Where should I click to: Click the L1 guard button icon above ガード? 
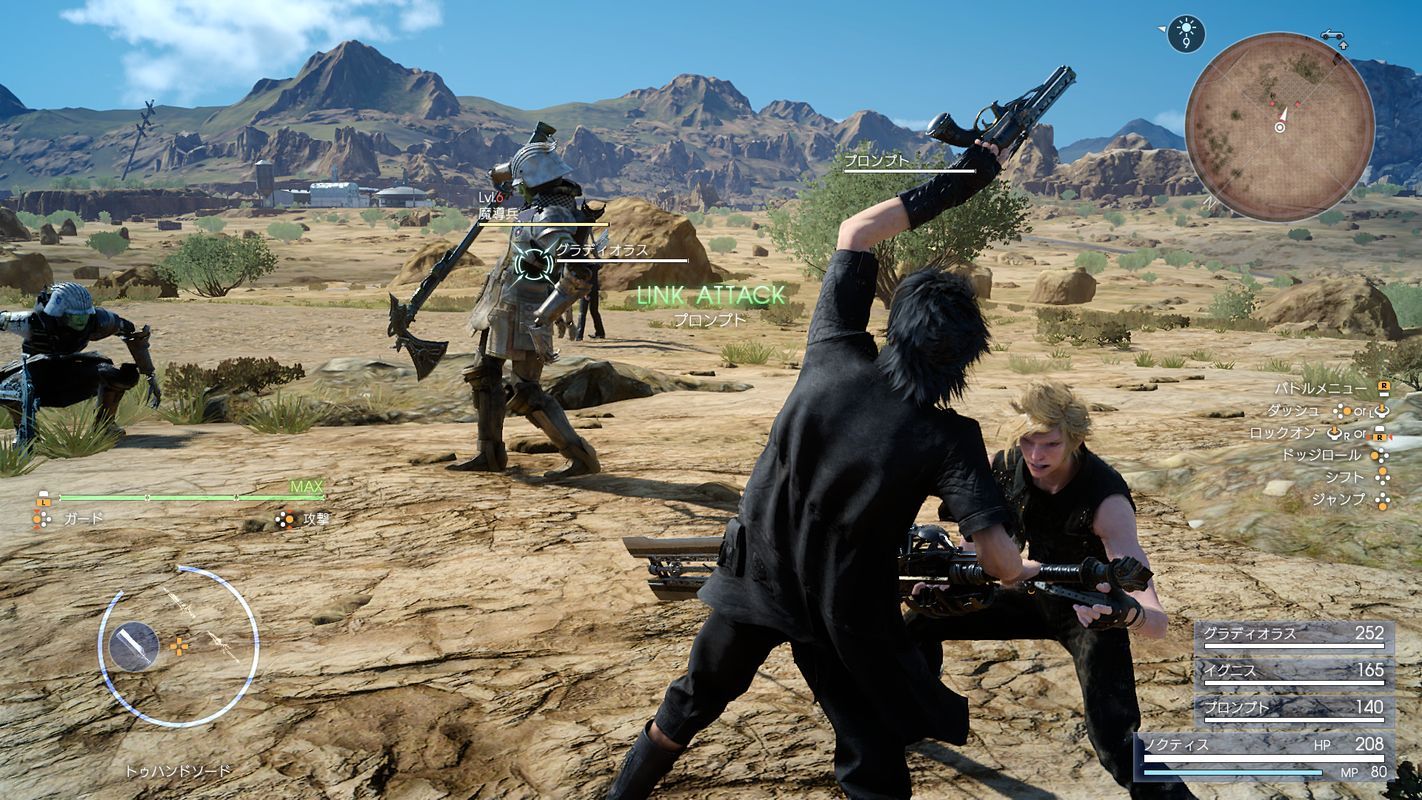tap(44, 499)
